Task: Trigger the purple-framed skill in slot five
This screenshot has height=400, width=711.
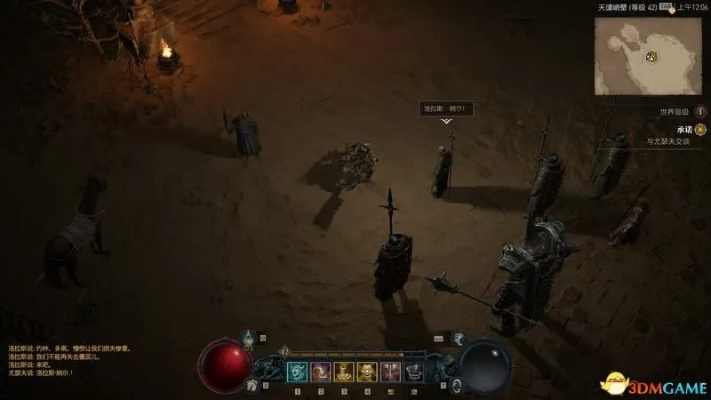Action: (x=390, y=372)
